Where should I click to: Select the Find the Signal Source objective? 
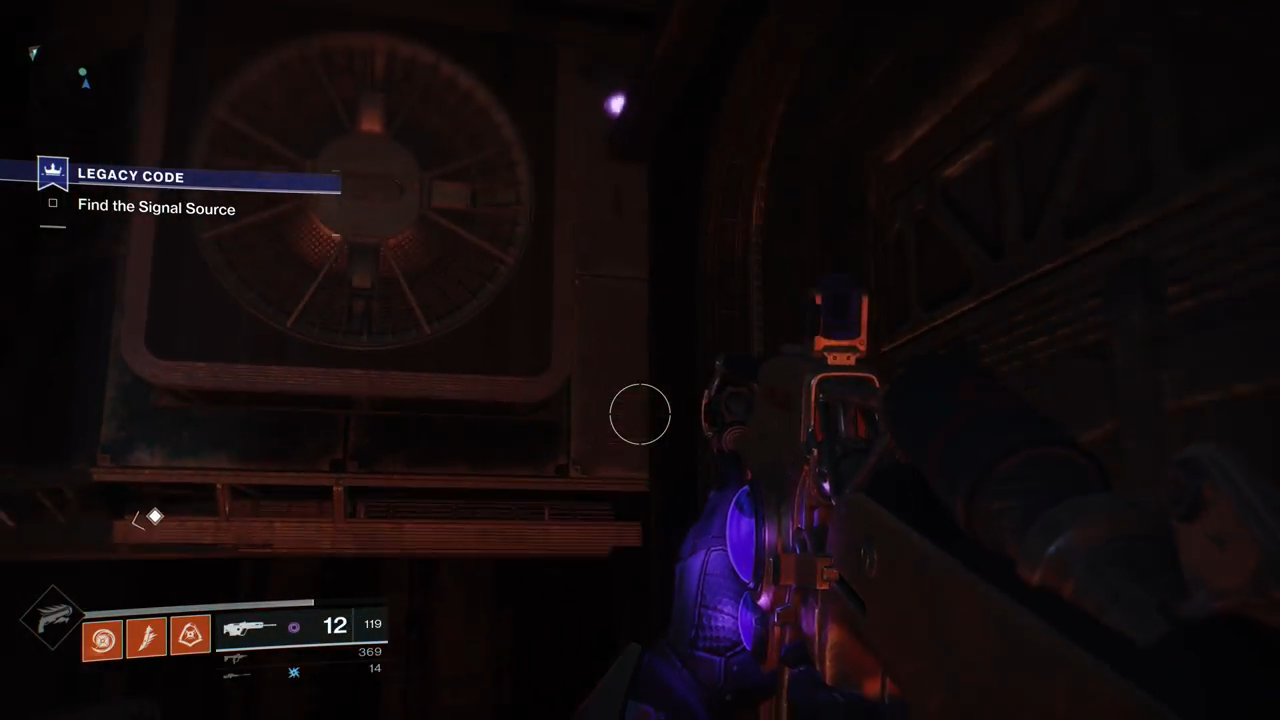click(156, 208)
